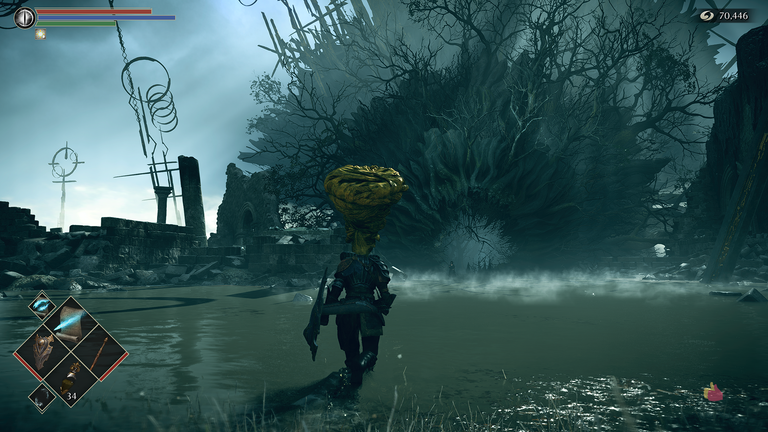Select the left-hand shield slot
768x432 pixels.
41,351
